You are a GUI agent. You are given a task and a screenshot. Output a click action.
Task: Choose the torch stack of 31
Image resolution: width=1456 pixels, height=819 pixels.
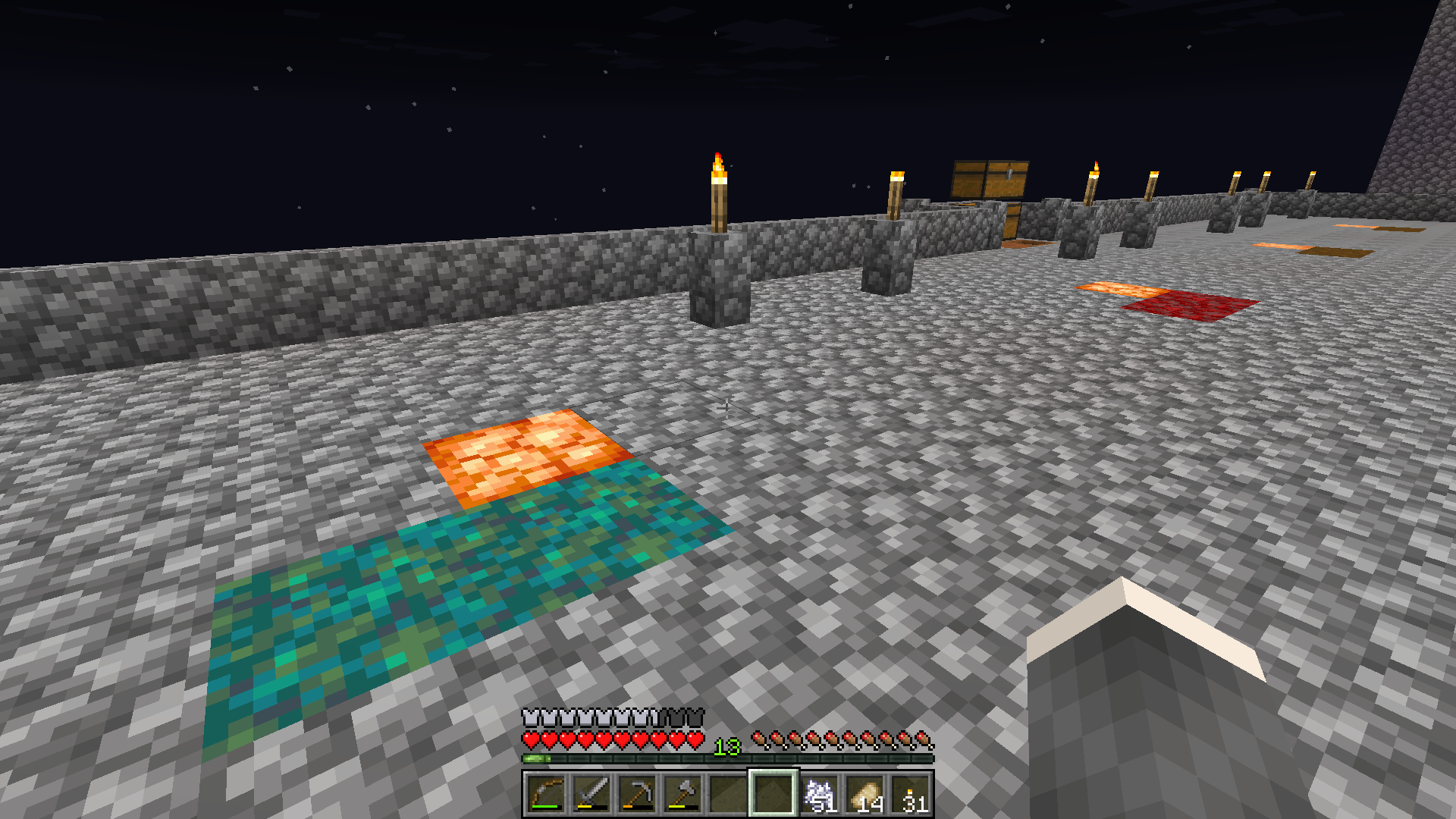[x=910, y=794]
